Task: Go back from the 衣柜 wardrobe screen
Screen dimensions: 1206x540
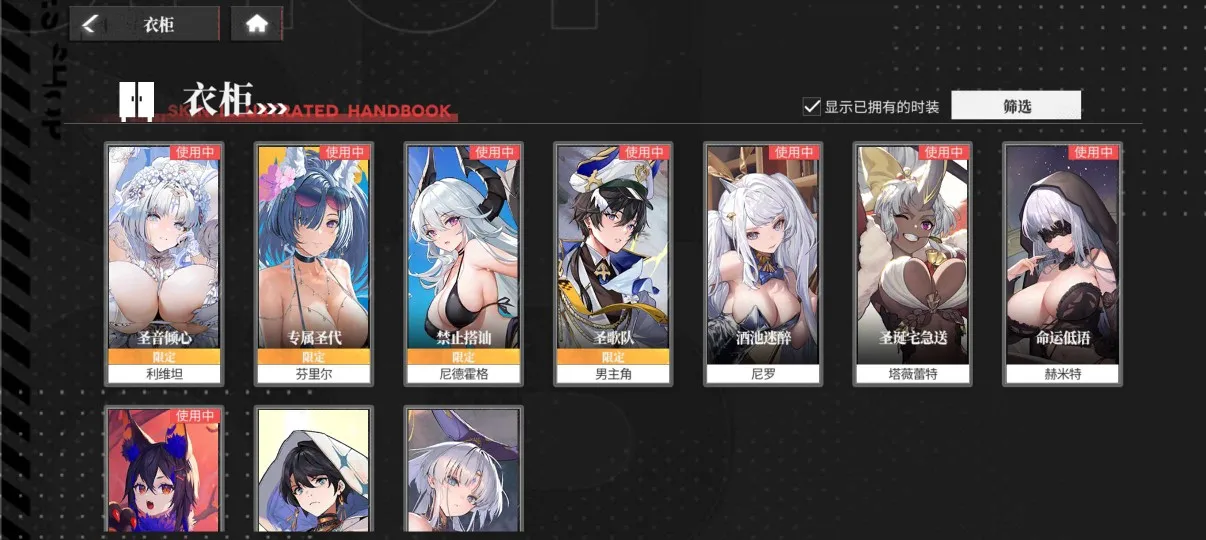Action: (90, 25)
